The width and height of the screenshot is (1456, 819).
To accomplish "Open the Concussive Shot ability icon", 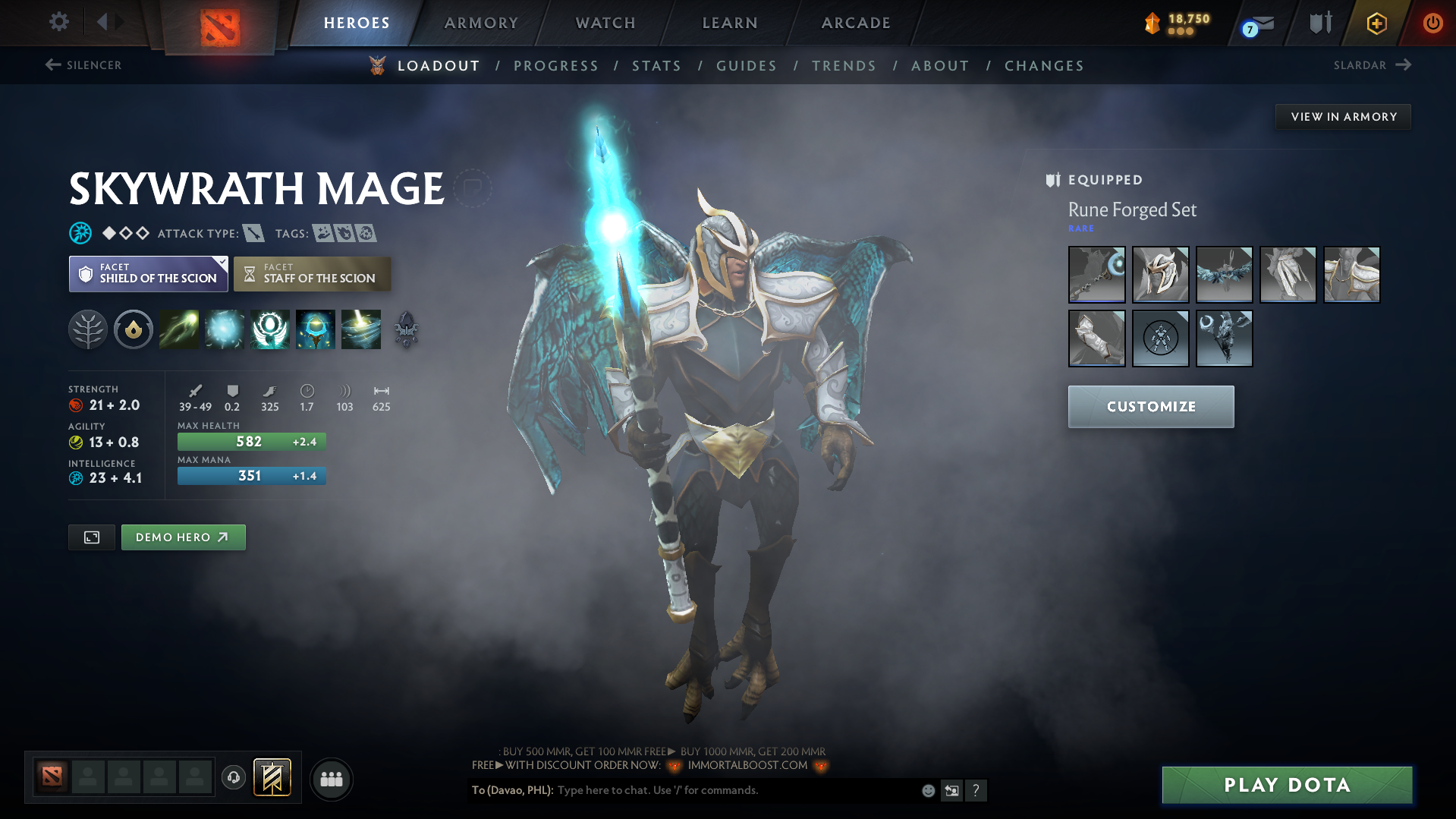I will click(224, 329).
